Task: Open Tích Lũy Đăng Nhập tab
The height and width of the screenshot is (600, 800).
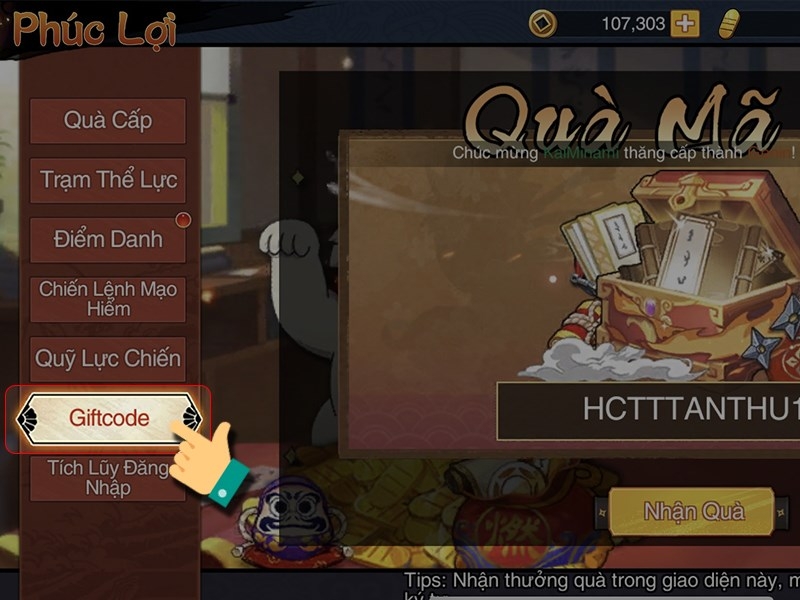Action: [108, 477]
